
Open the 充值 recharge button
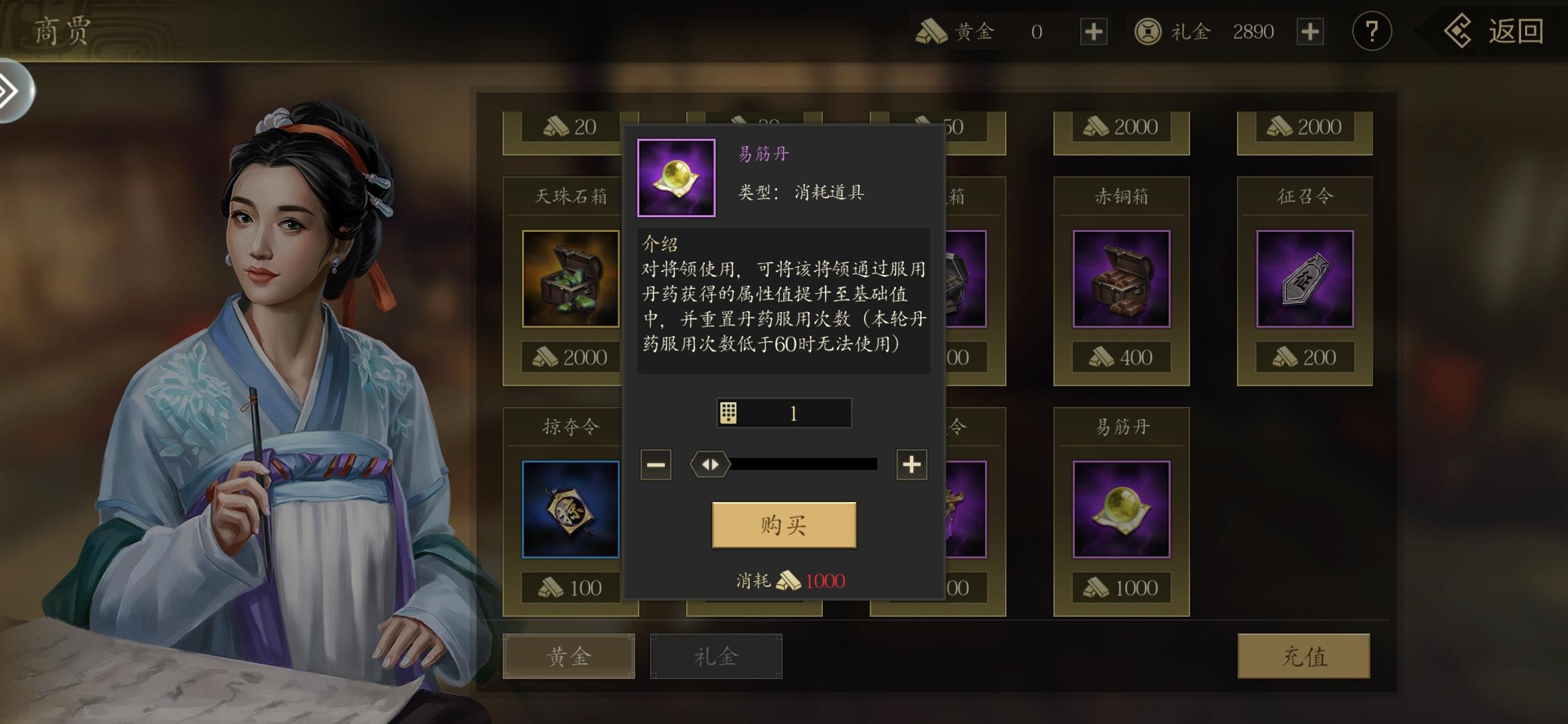(1303, 656)
